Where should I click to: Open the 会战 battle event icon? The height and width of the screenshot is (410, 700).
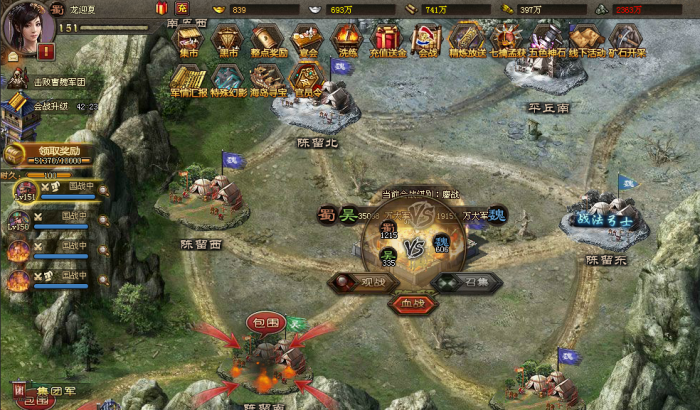click(x=428, y=41)
